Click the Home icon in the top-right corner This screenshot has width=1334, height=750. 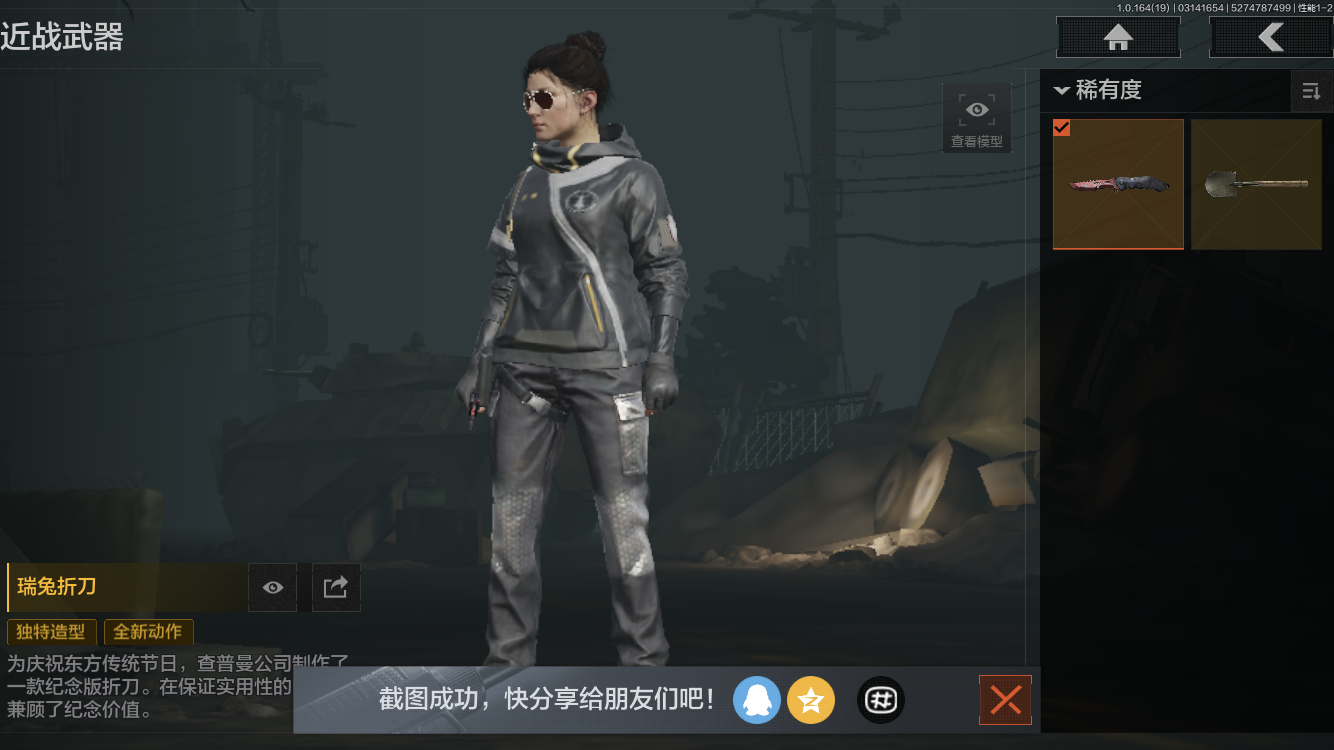(x=1117, y=37)
